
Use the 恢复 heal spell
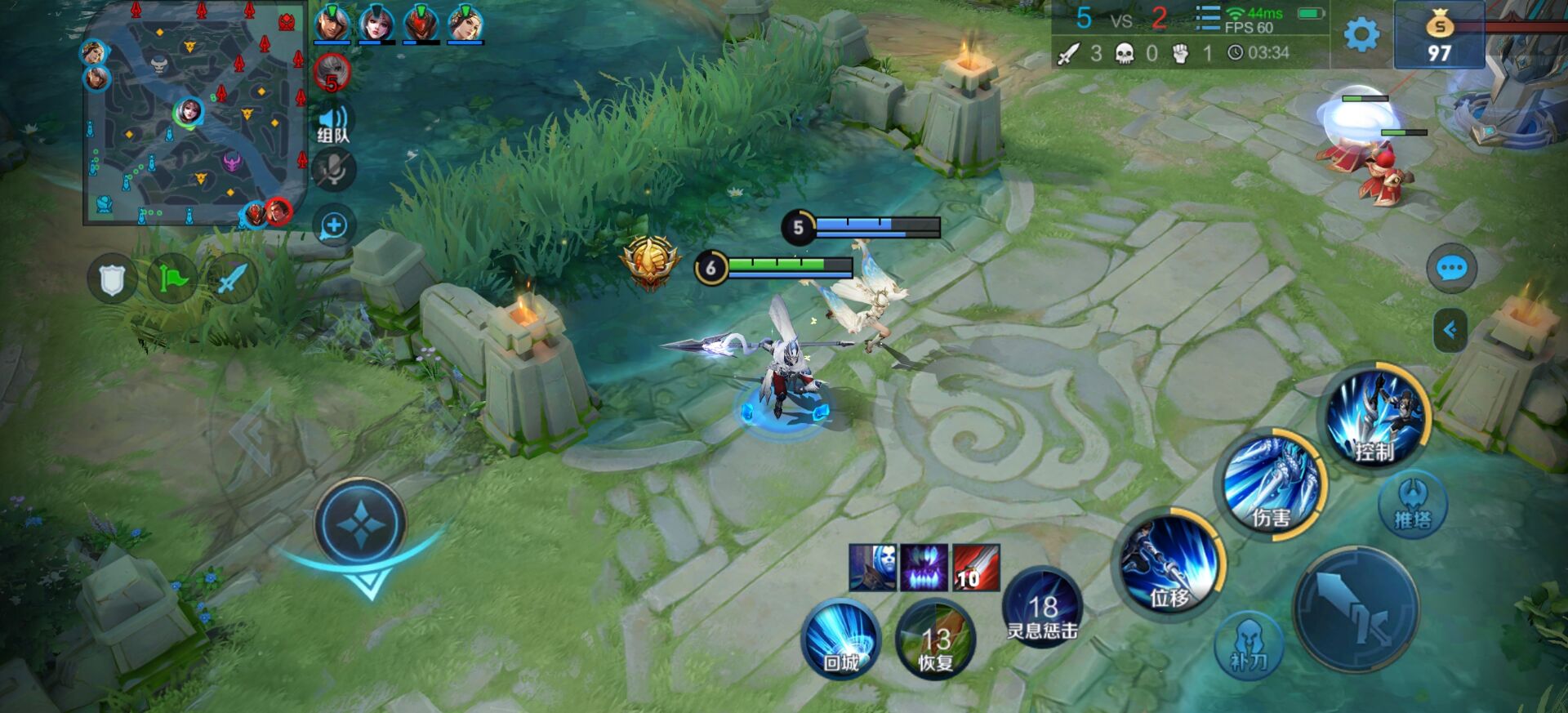(x=936, y=641)
